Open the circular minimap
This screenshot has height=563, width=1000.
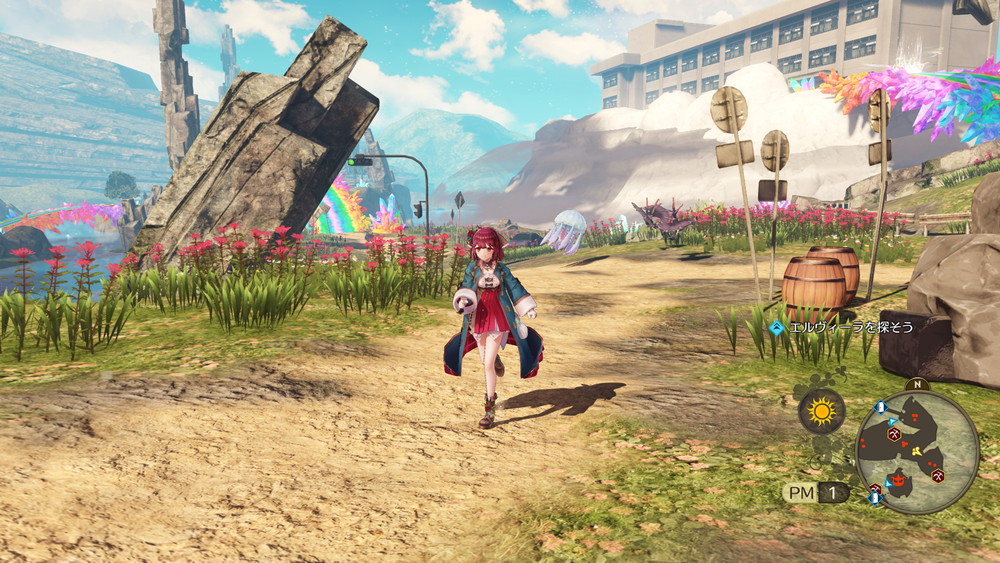[x=917, y=450]
